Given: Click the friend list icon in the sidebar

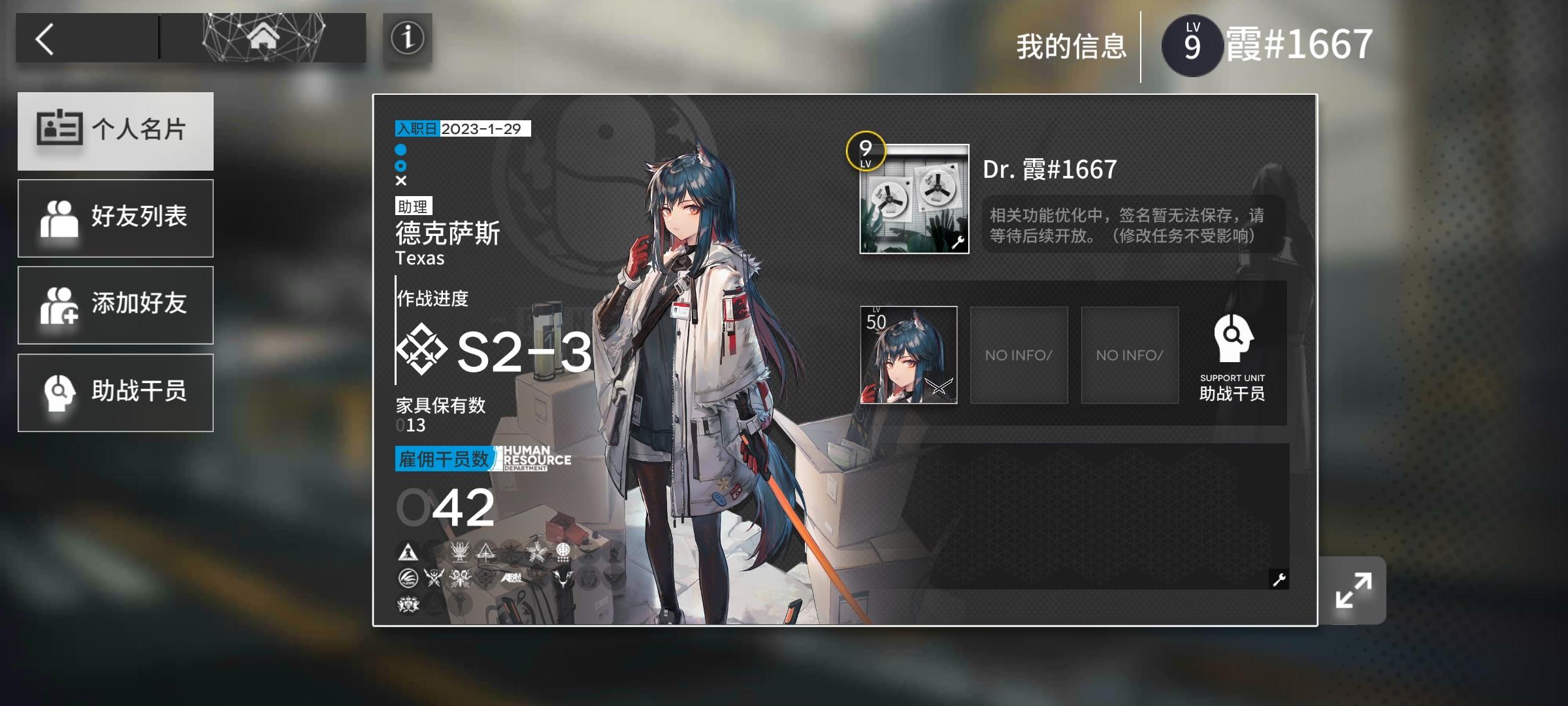Looking at the screenshot, I should click(62, 218).
